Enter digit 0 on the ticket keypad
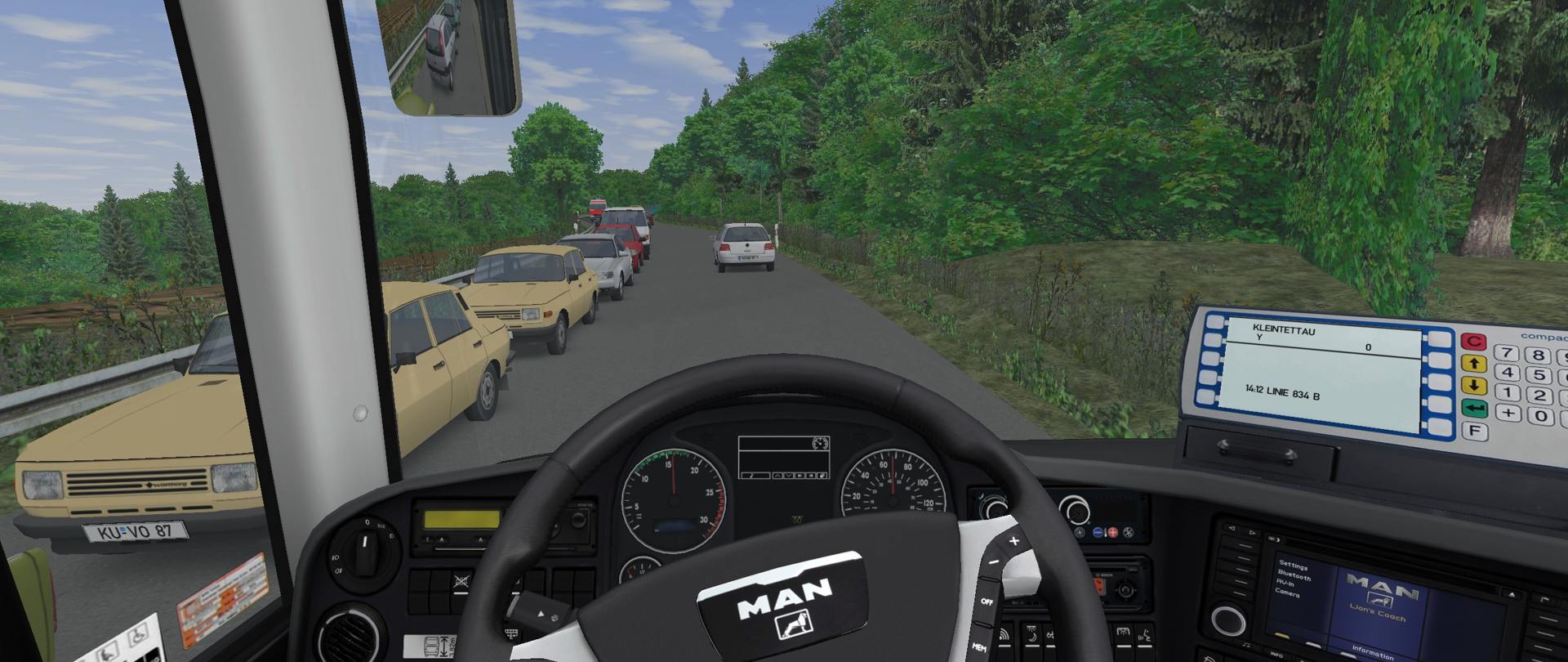 point(1541,416)
